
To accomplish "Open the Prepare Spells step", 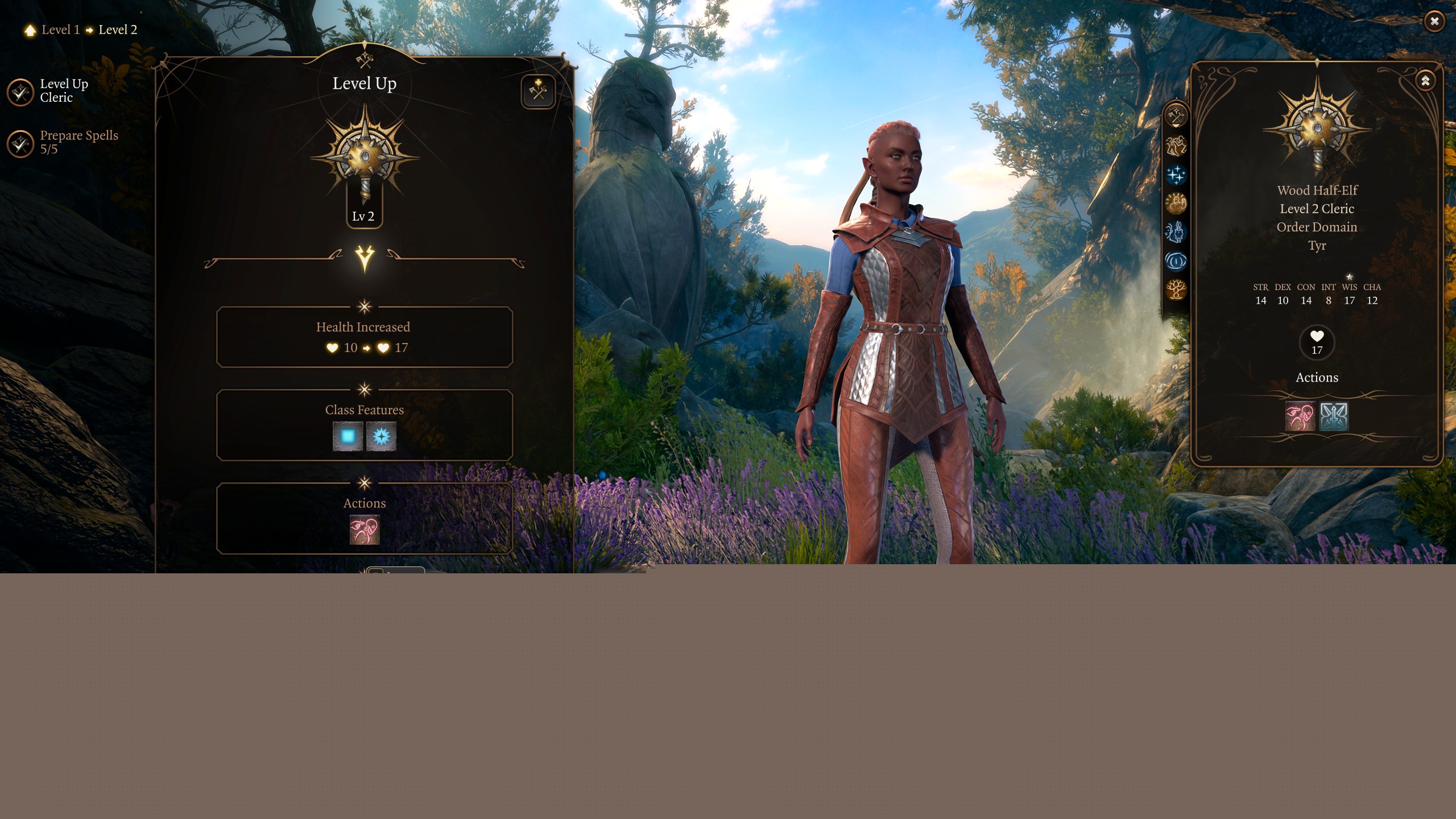I will [x=20, y=143].
